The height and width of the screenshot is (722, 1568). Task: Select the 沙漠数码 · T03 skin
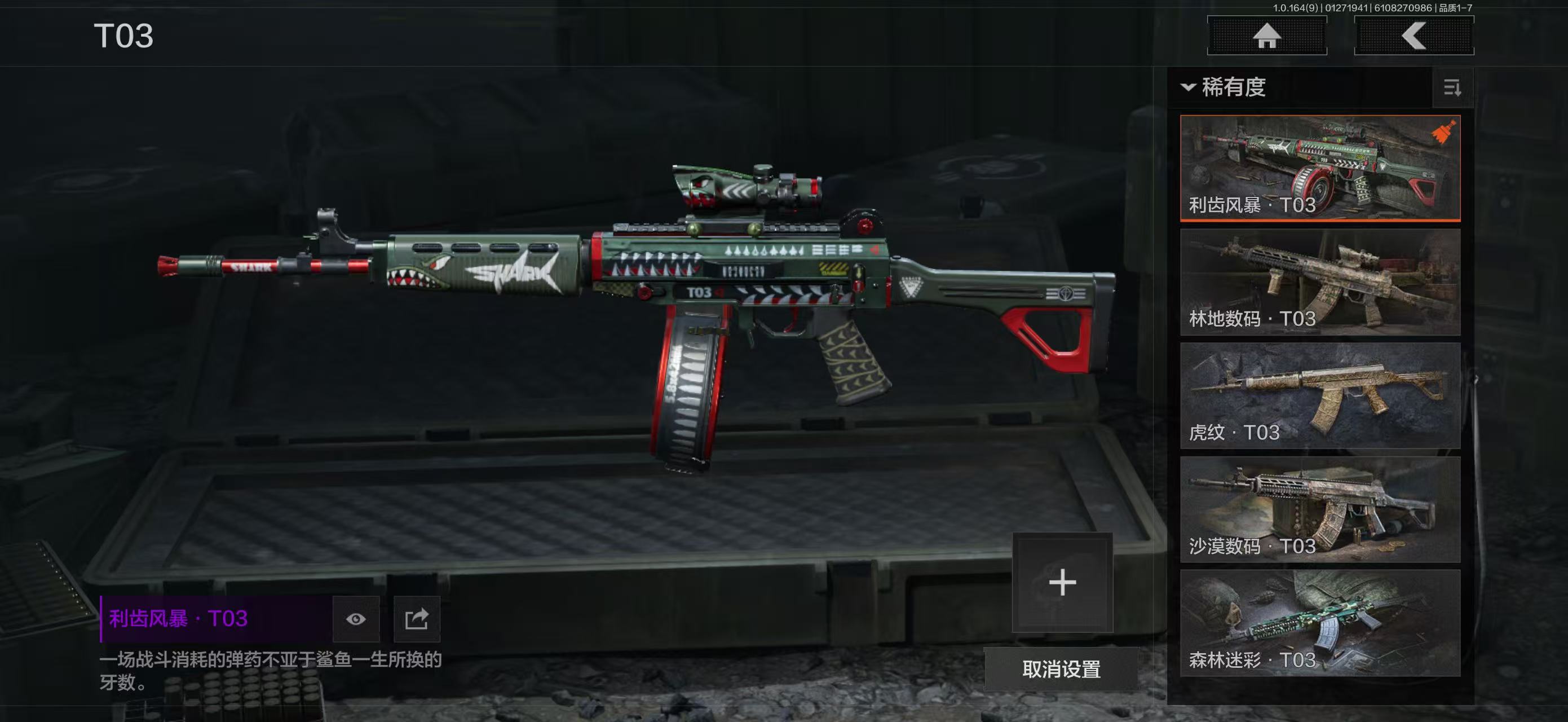pyautogui.click(x=1320, y=509)
